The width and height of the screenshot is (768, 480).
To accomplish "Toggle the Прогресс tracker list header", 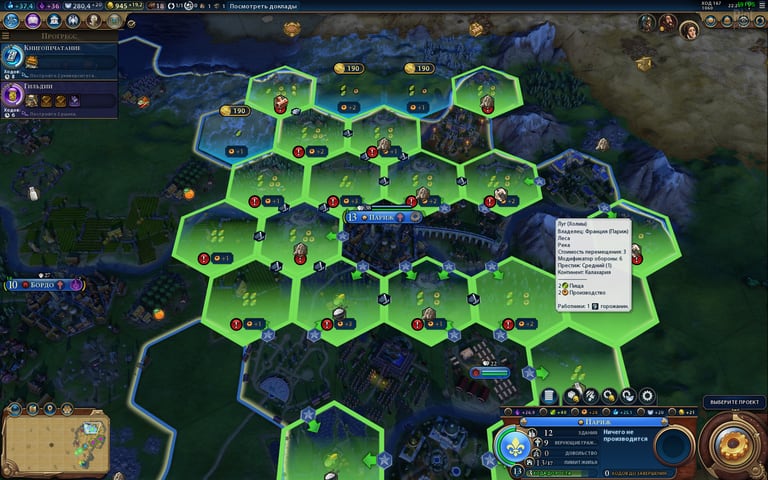I will point(58,35).
